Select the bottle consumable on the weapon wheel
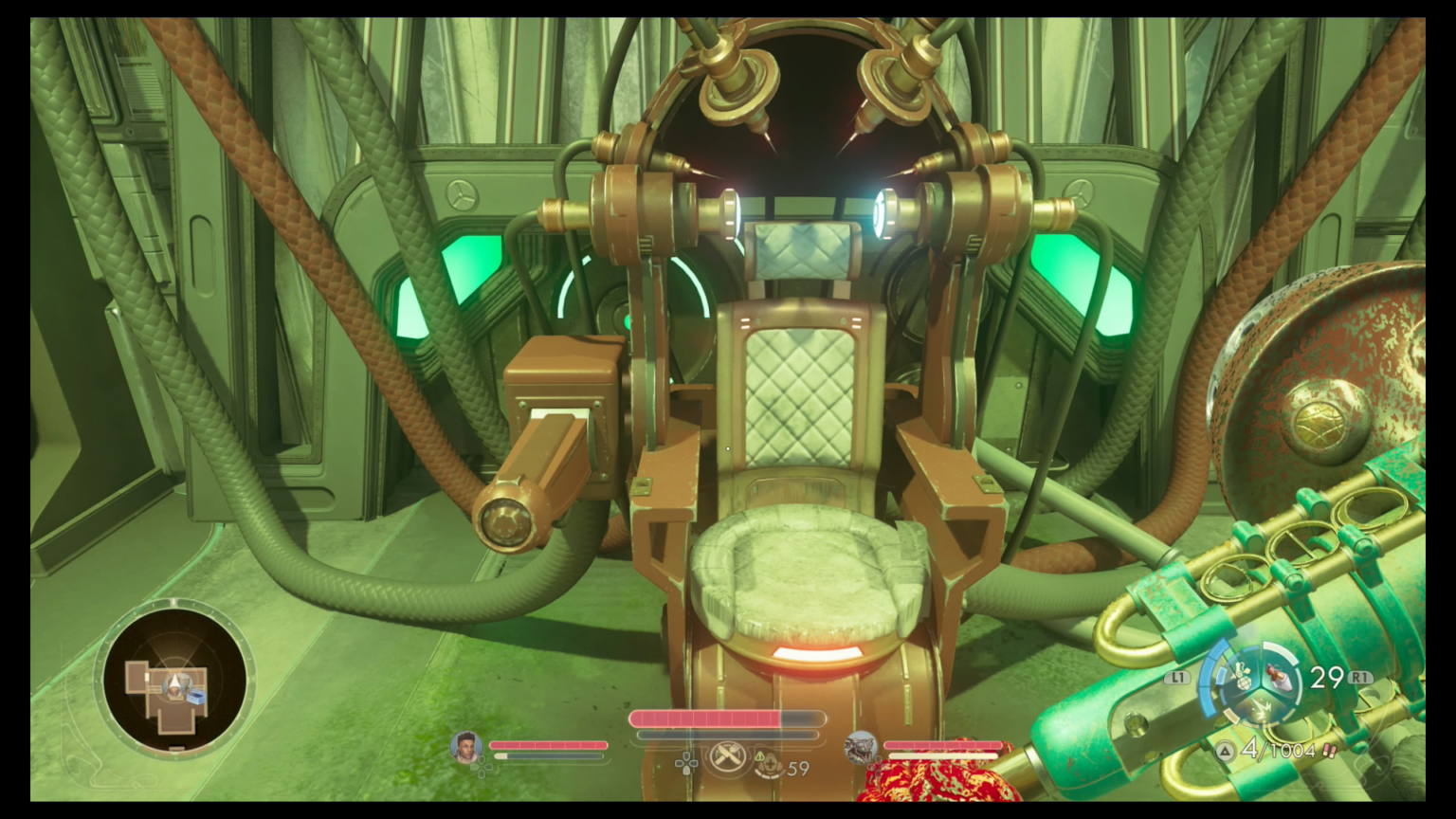This screenshot has width=1456, height=819. [x=1281, y=678]
